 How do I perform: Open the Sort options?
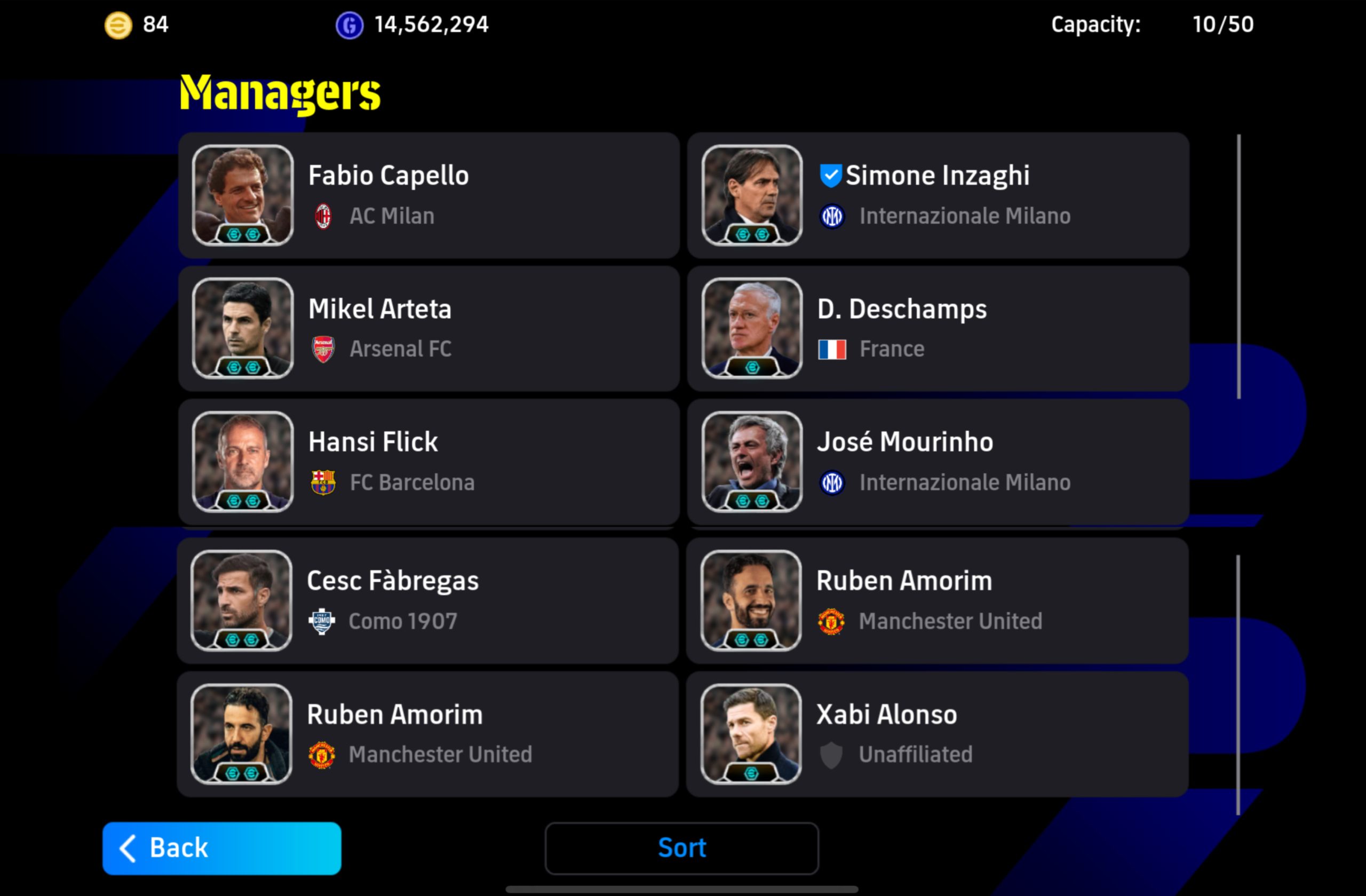point(681,848)
